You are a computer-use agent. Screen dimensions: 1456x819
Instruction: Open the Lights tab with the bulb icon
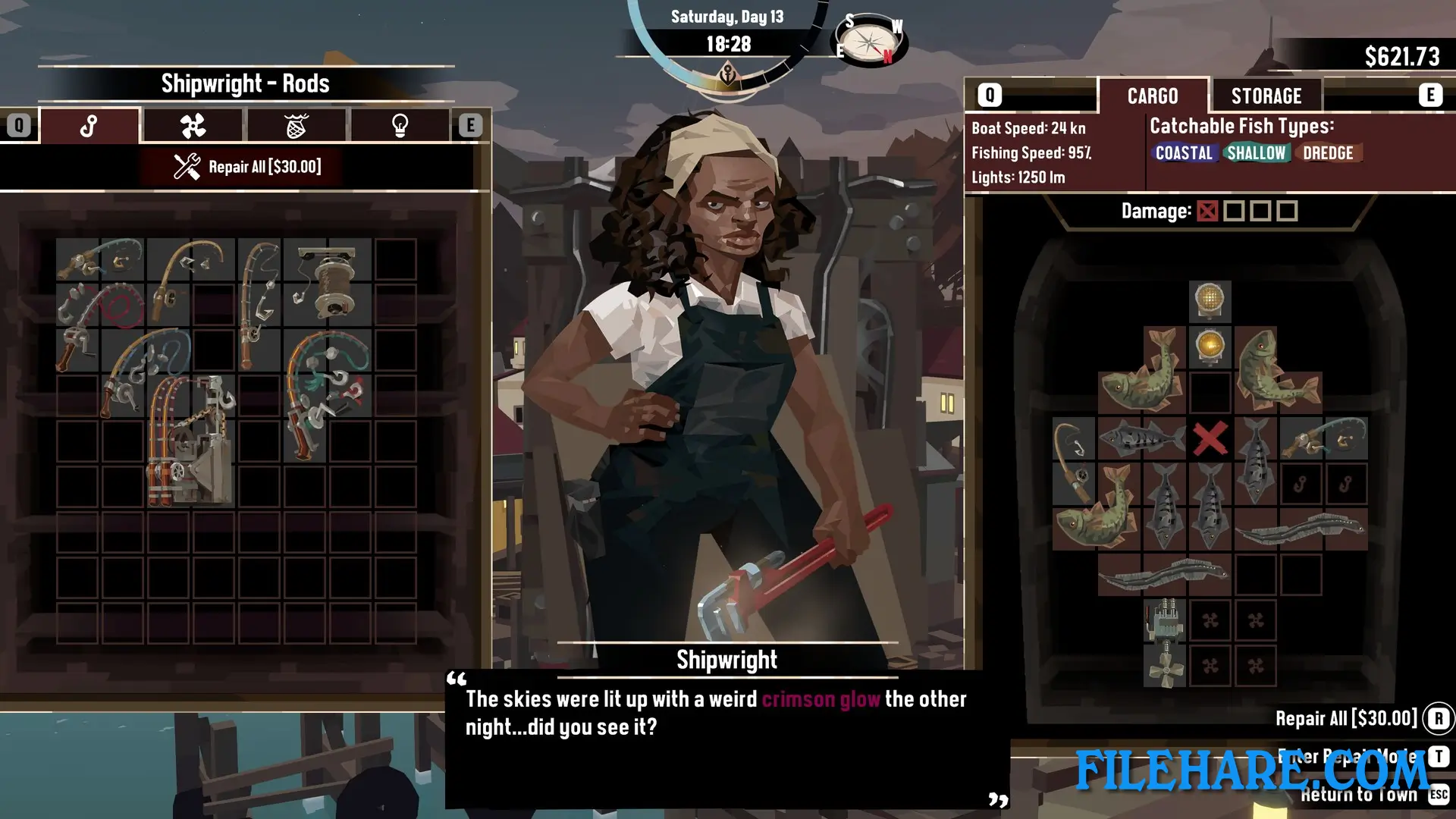[400, 125]
